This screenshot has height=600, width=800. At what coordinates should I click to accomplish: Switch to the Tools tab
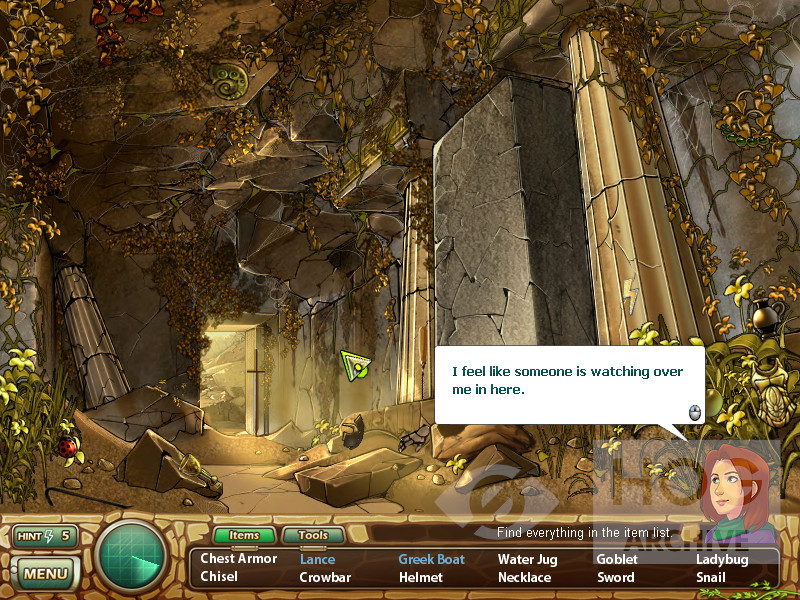click(313, 536)
